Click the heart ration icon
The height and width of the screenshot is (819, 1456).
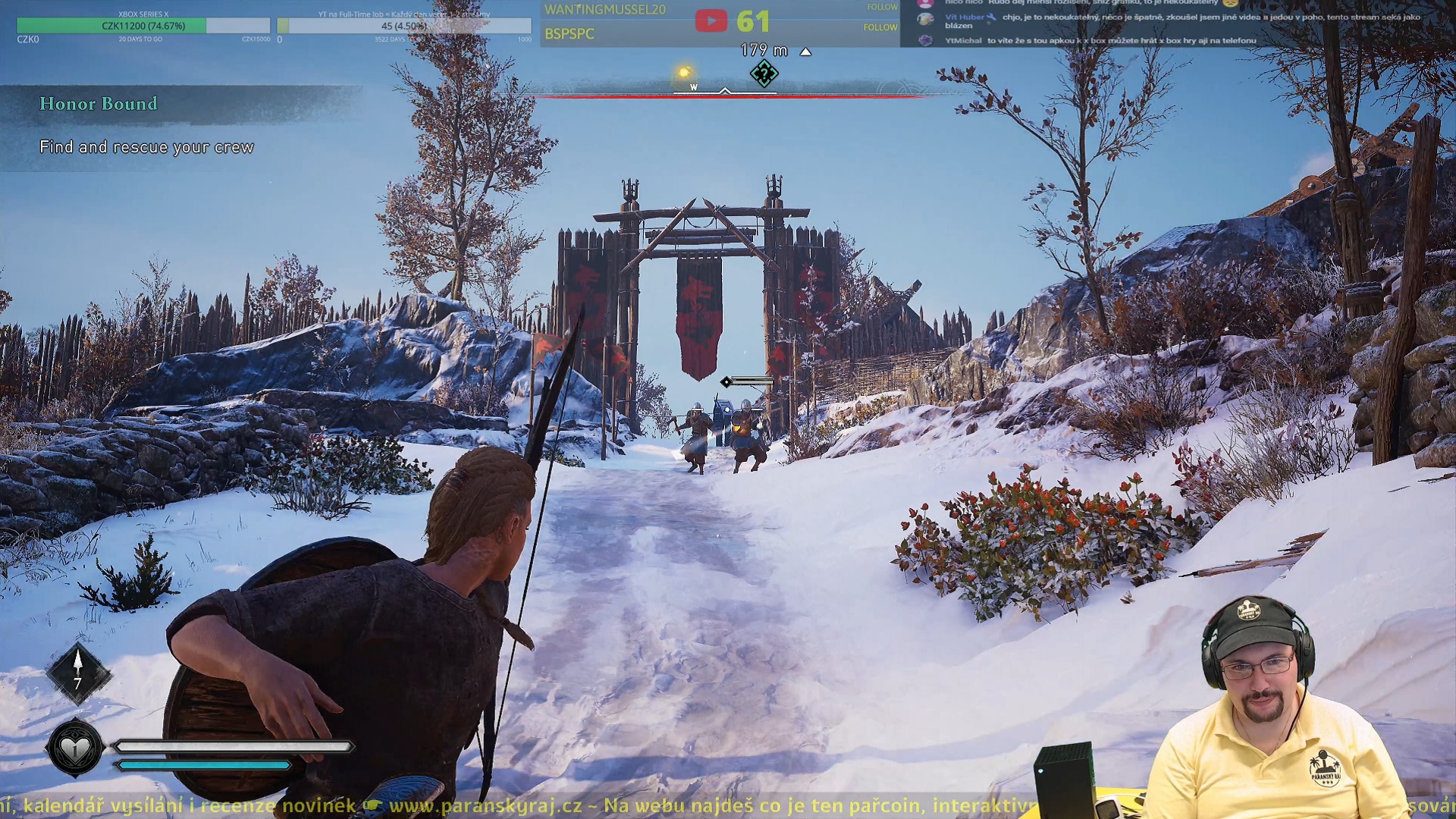pyautogui.click(x=75, y=749)
